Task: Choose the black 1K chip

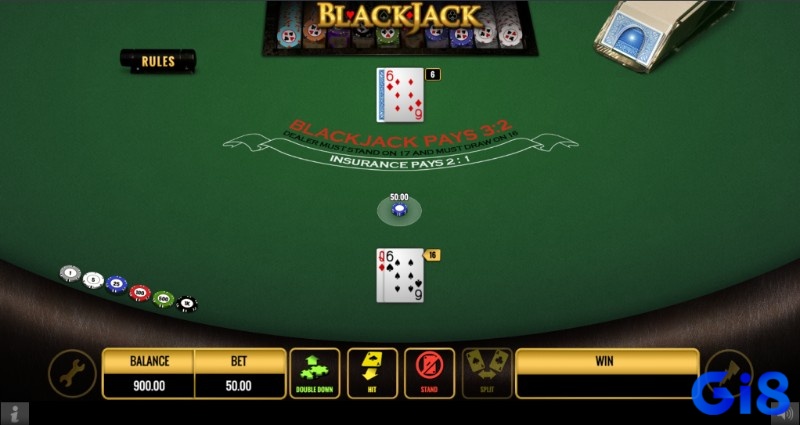Action: click(x=186, y=304)
